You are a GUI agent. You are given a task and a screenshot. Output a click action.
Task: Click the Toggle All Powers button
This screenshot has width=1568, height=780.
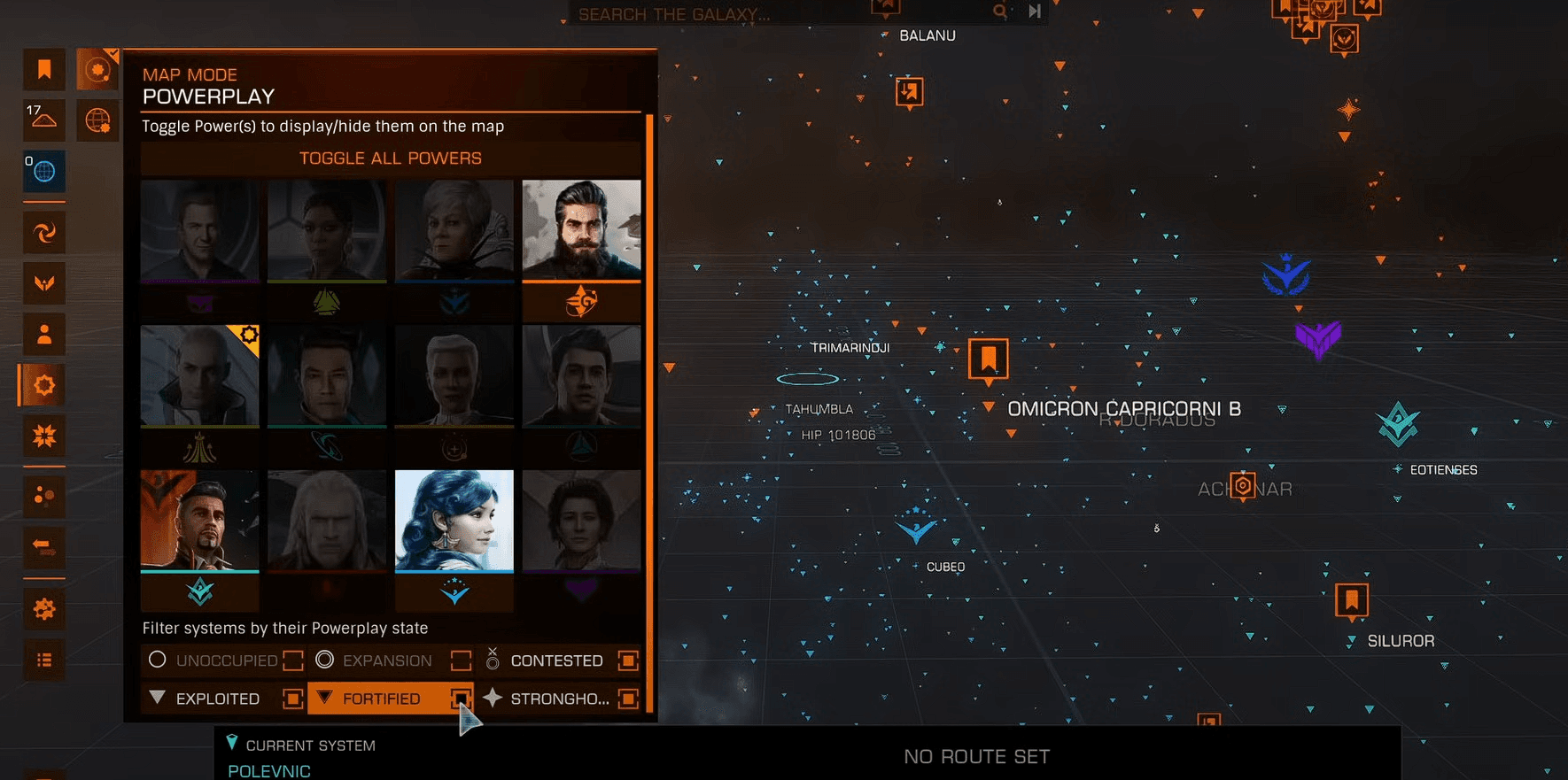point(390,158)
